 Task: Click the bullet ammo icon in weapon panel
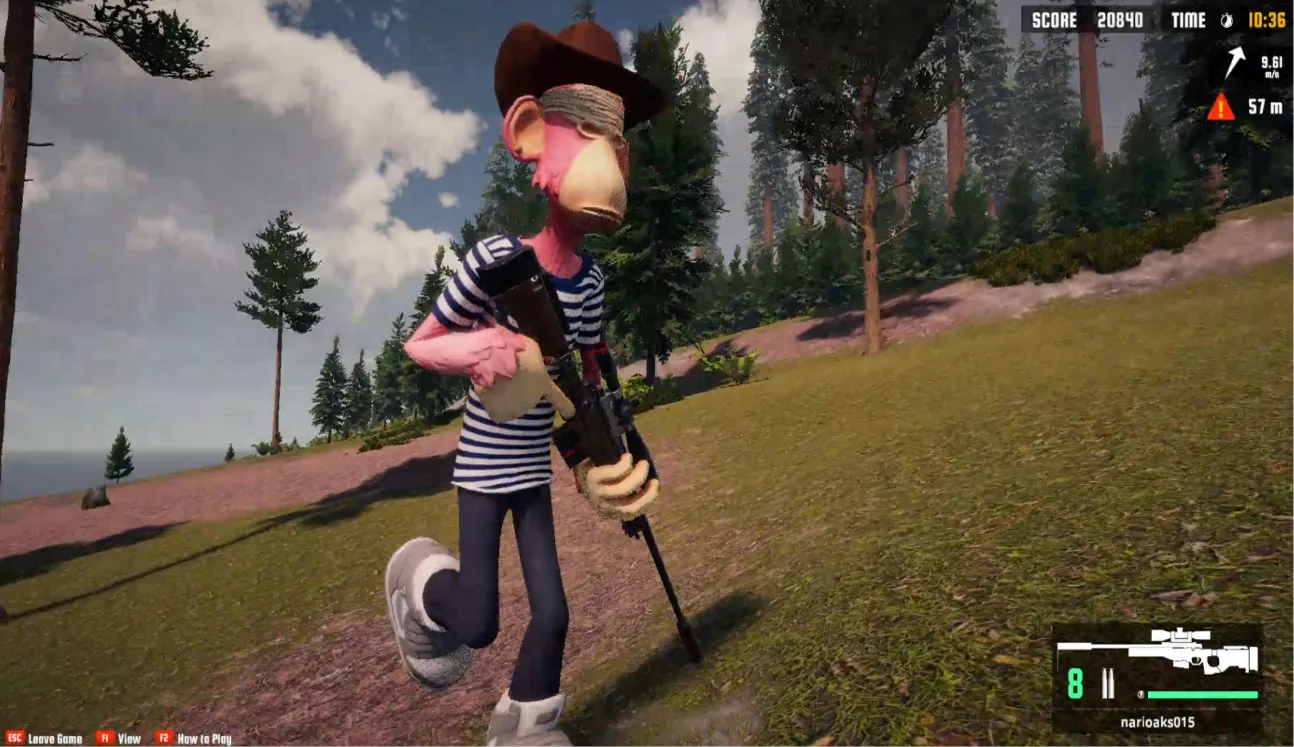[x=1108, y=683]
